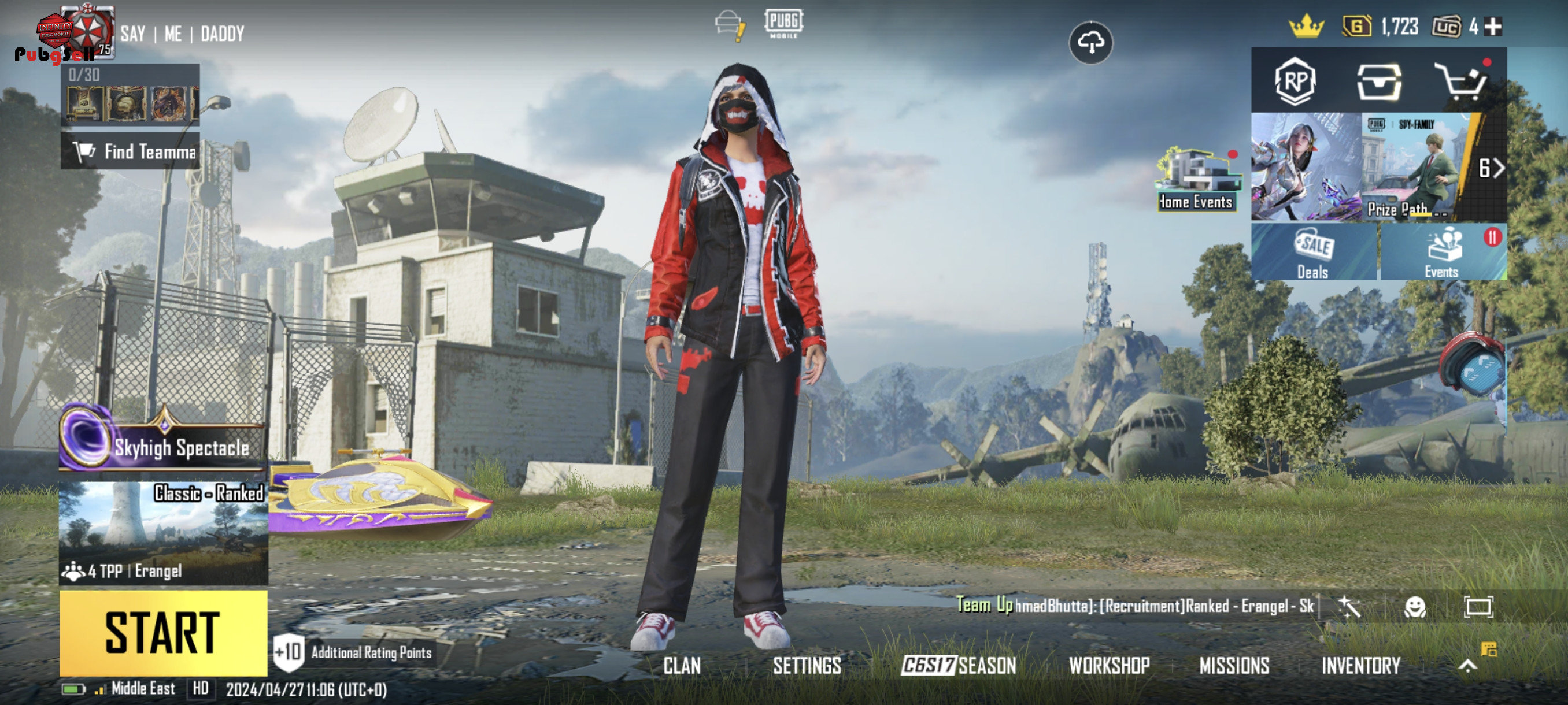This screenshot has height=705, width=1568.
Task: Open the Deals sale tile
Action: click(1314, 253)
